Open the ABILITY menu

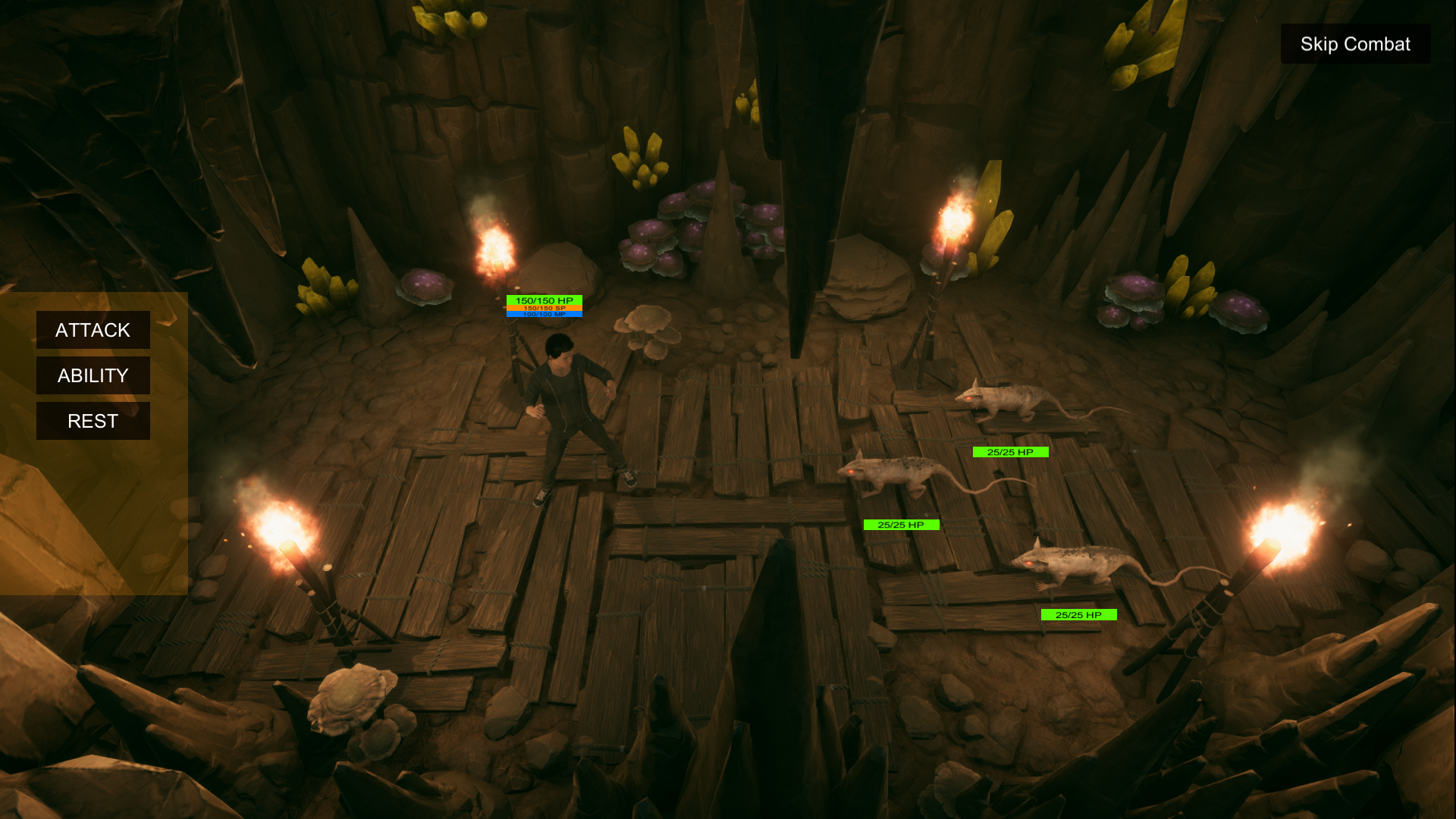pos(93,375)
